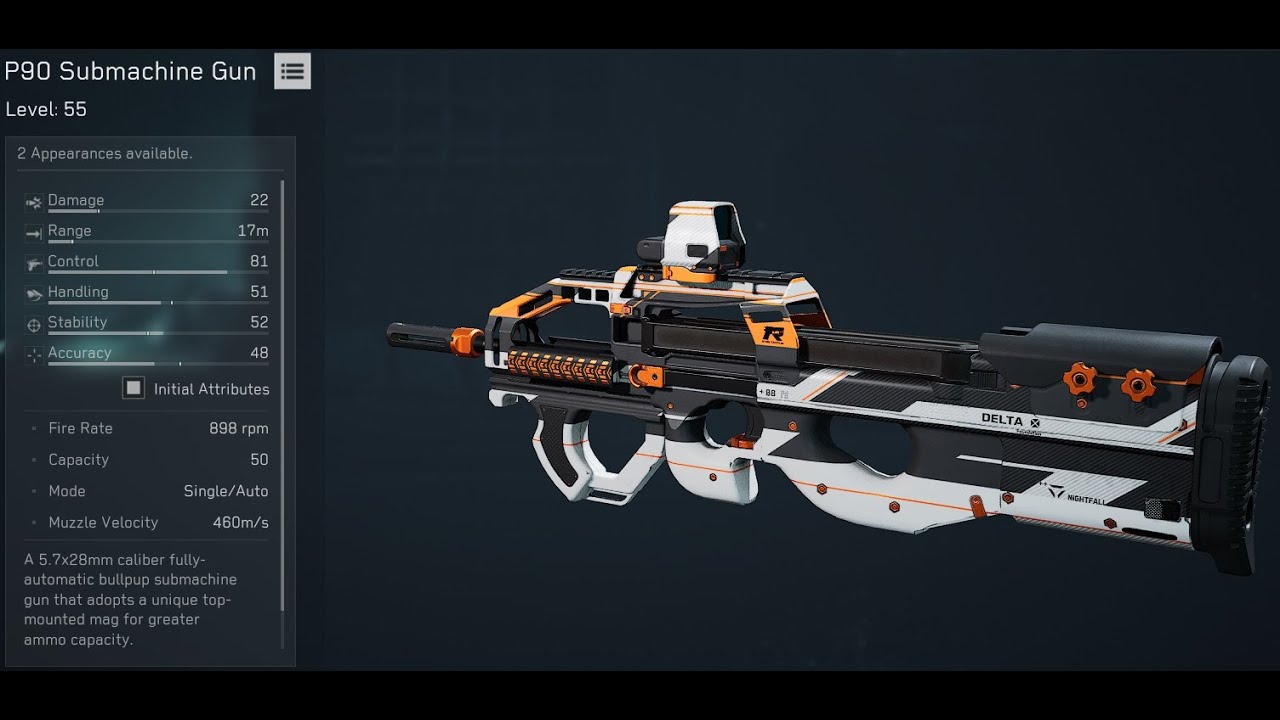Click the Handling stat icon
This screenshot has height=720, width=1280.
point(33,292)
